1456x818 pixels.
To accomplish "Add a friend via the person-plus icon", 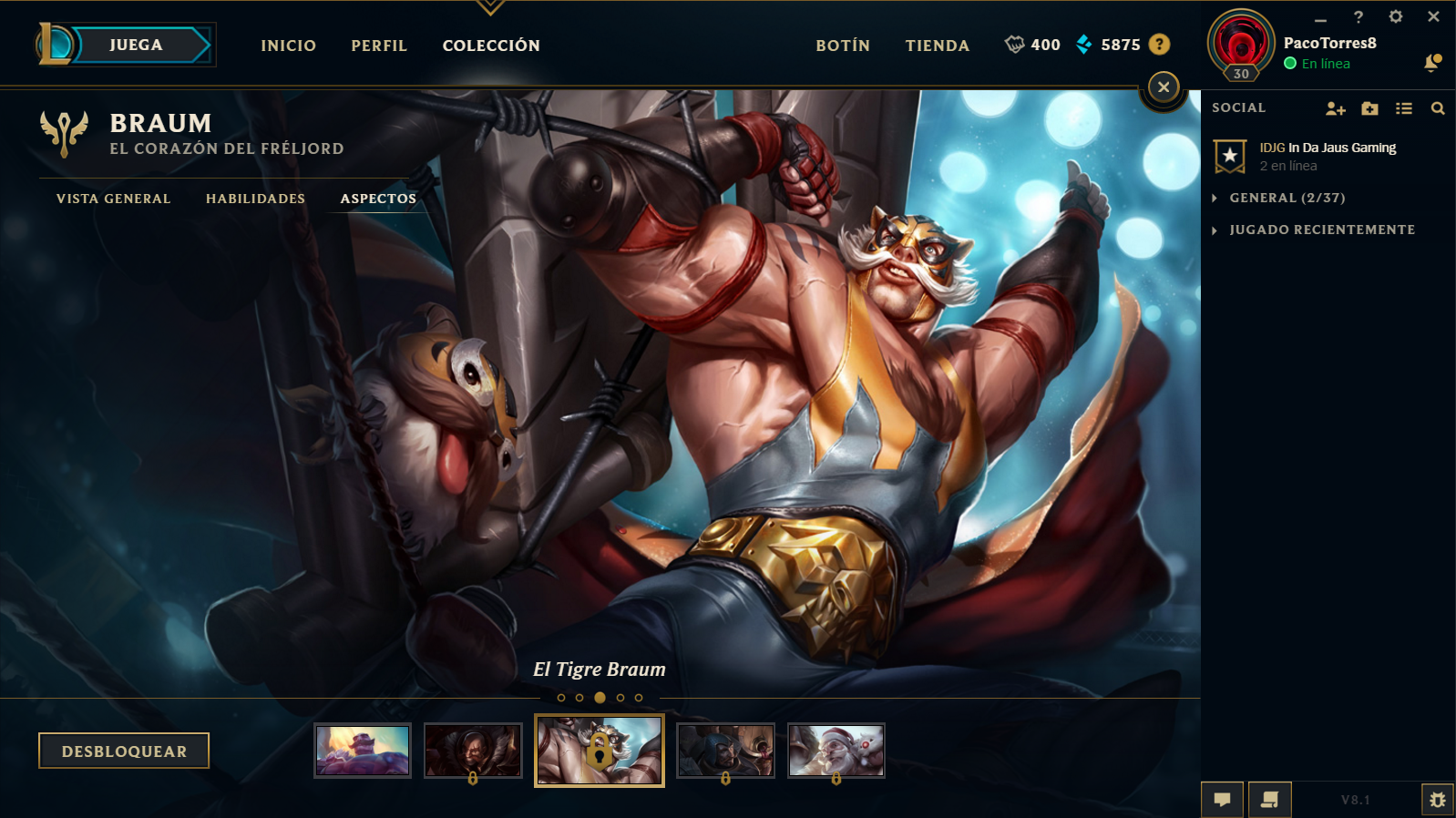I will pos(1337,107).
